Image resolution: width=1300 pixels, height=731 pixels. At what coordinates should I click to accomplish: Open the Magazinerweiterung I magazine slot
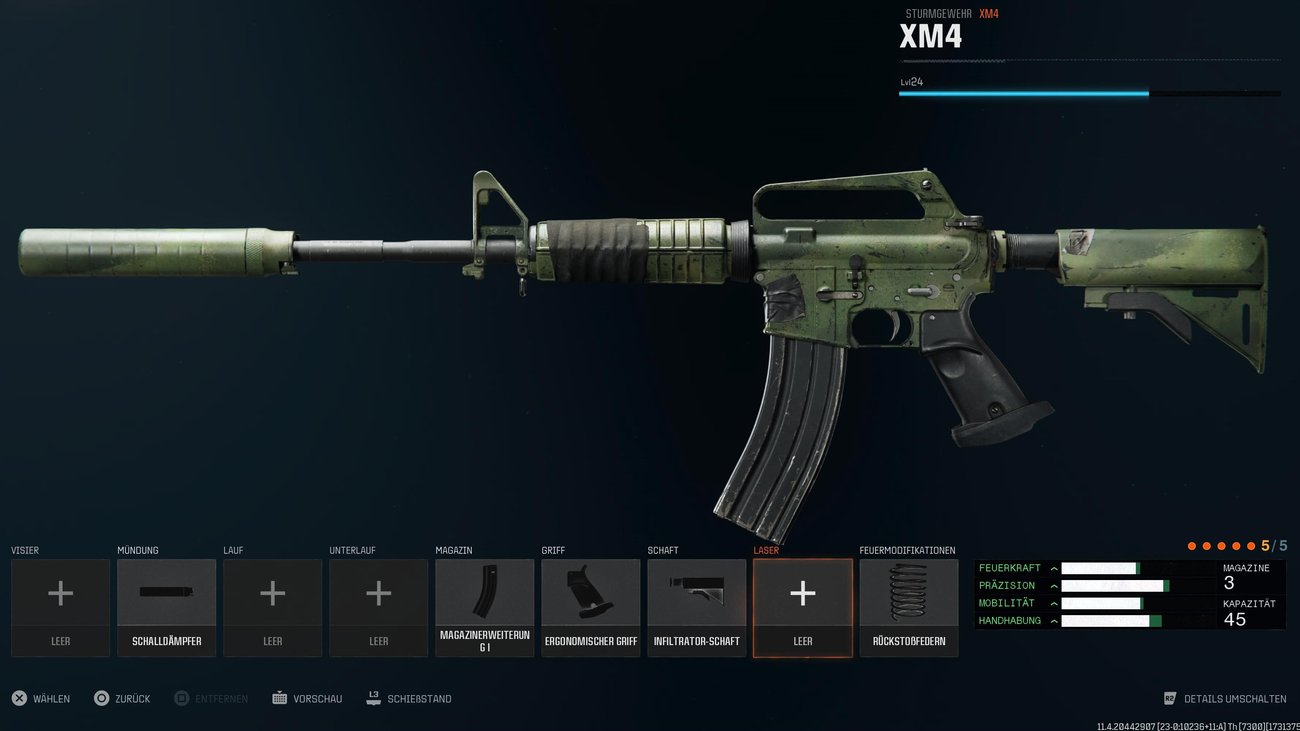point(484,605)
